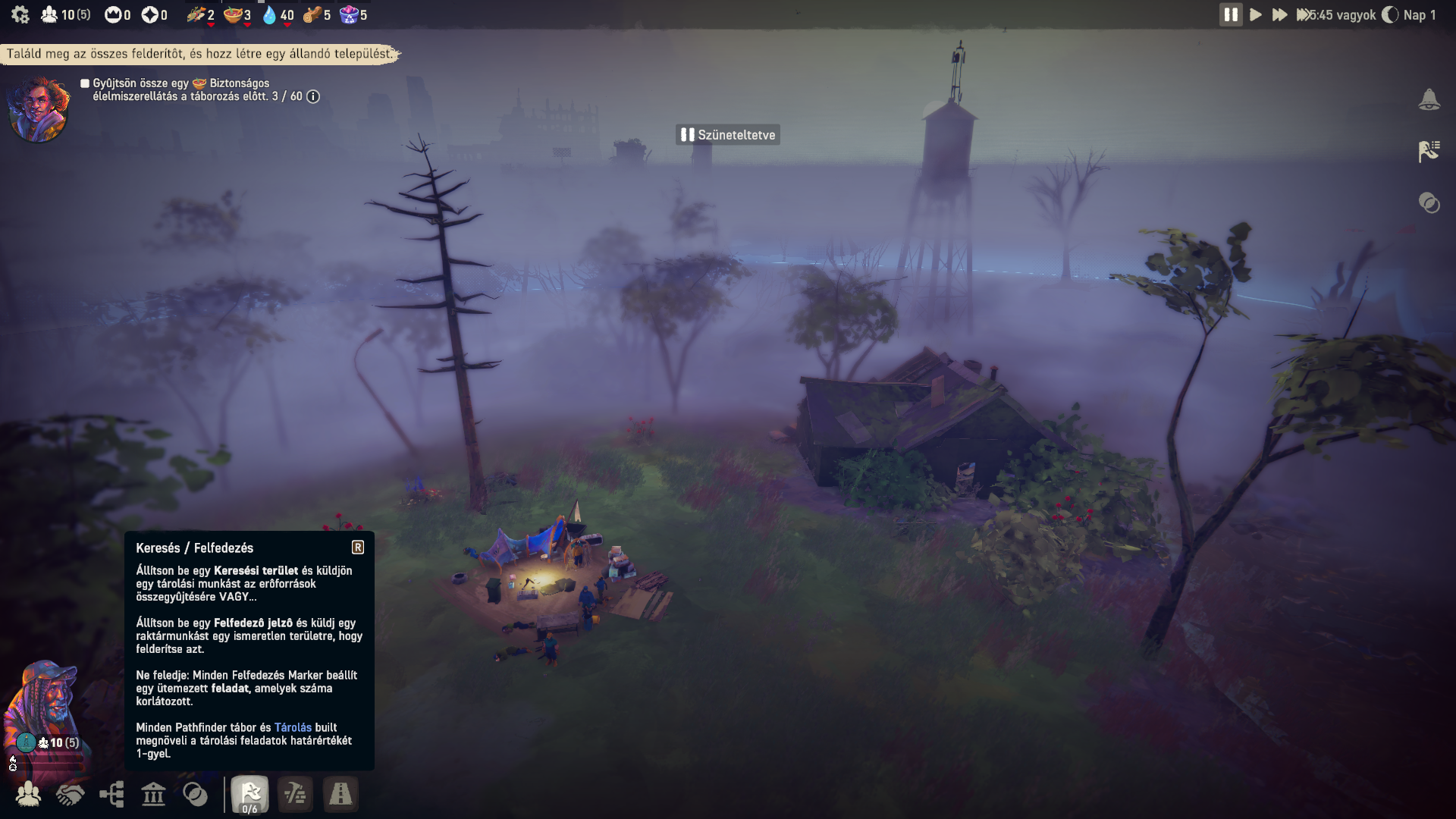Open the branching tree diagram panel
The width and height of the screenshot is (1456, 819).
[x=111, y=794]
